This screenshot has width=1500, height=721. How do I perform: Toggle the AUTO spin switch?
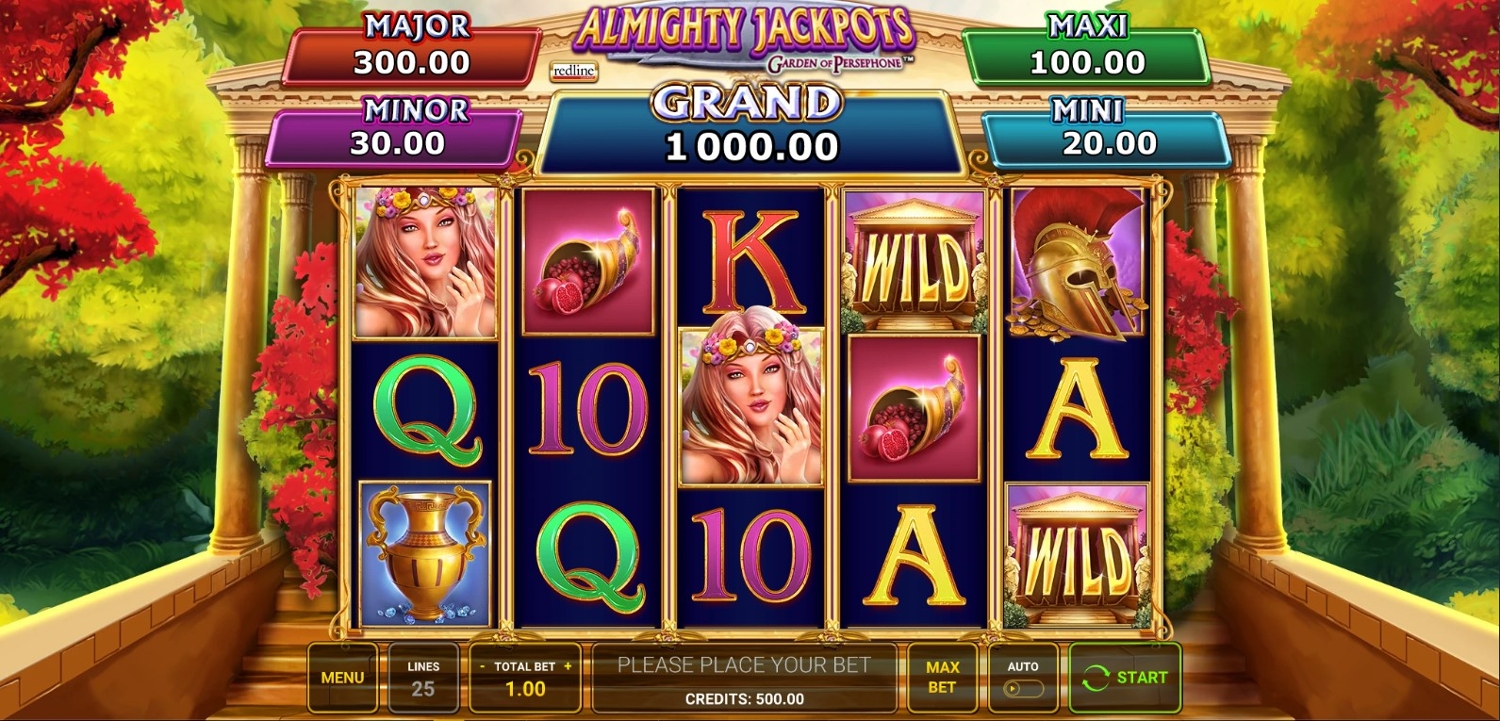click(x=1022, y=688)
